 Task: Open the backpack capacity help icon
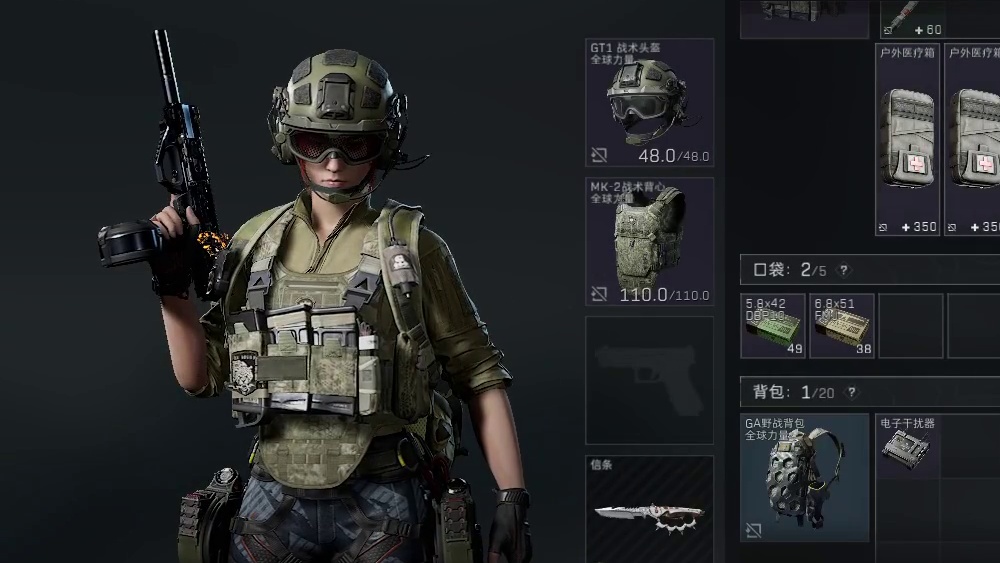click(851, 393)
